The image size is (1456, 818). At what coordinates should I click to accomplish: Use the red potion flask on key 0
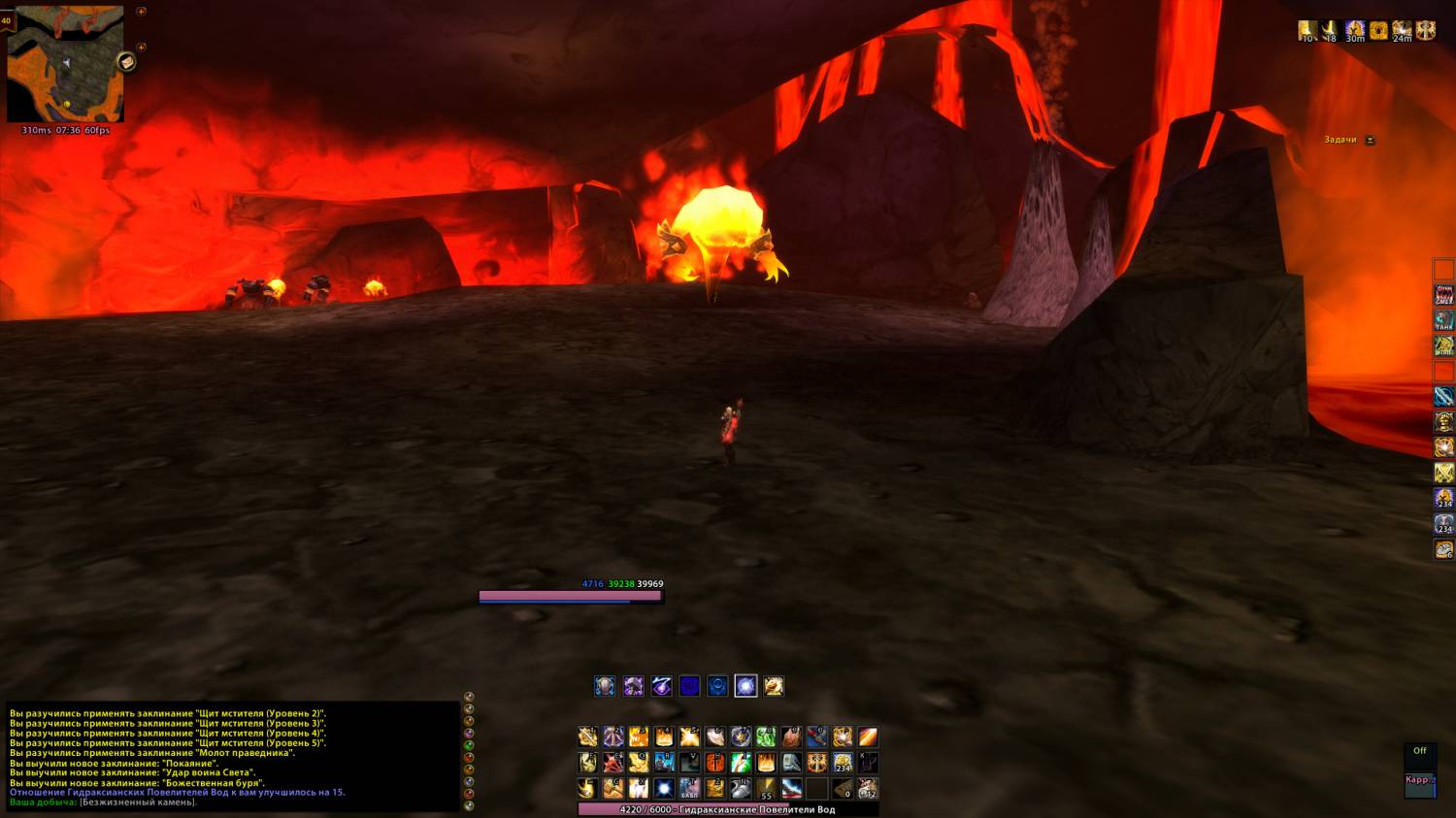coord(816,737)
